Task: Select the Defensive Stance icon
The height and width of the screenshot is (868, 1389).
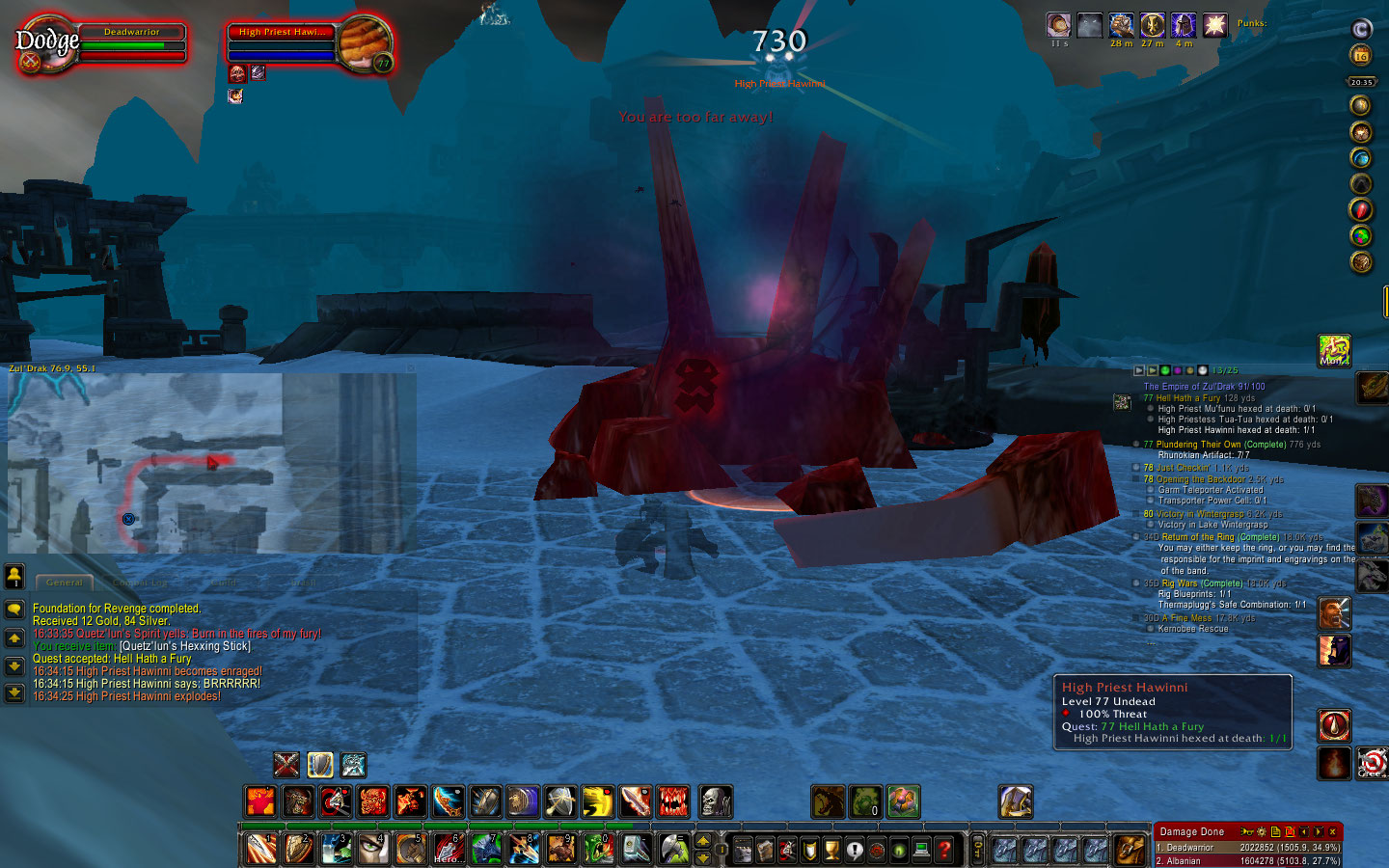Action: click(x=320, y=765)
